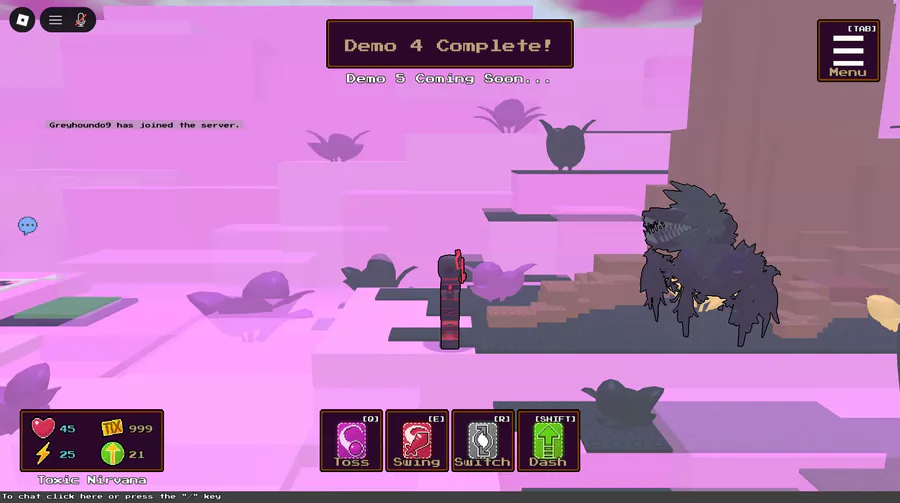The width and height of the screenshot is (900, 503).
Task: Open the blue chat bubble icon
Action: click(28, 226)
